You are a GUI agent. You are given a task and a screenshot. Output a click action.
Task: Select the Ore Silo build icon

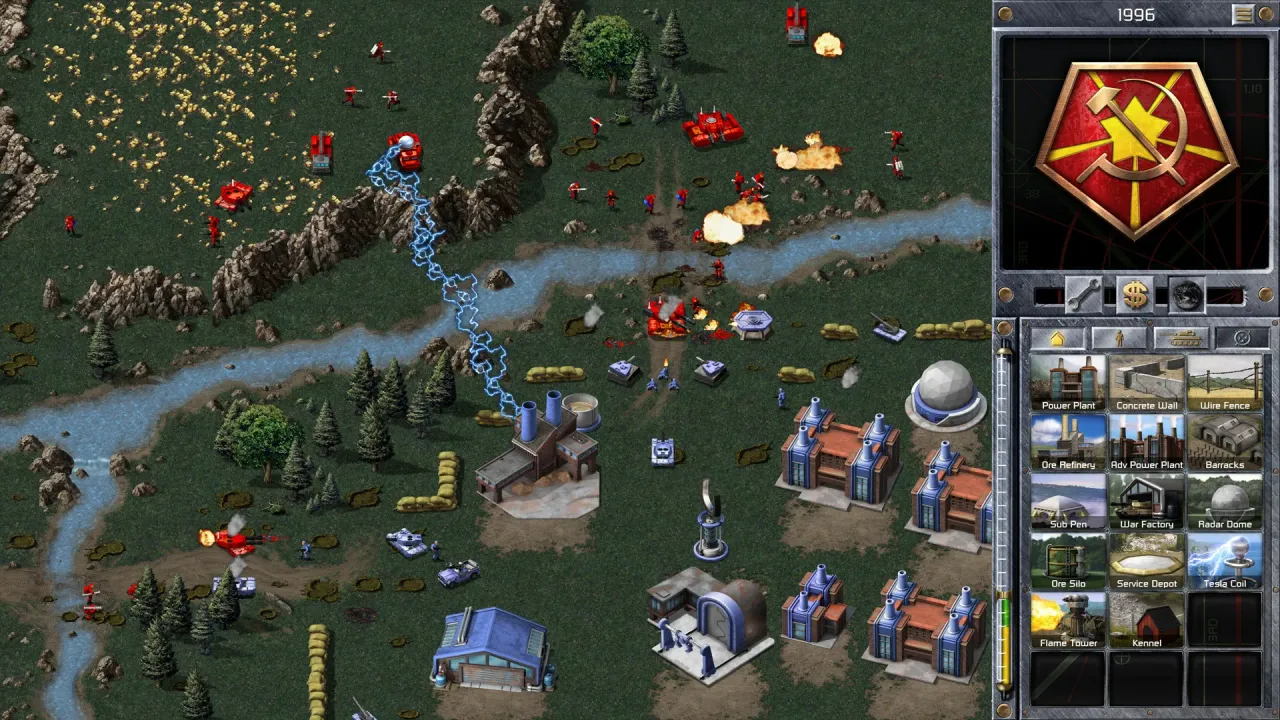coord(1068,560)
